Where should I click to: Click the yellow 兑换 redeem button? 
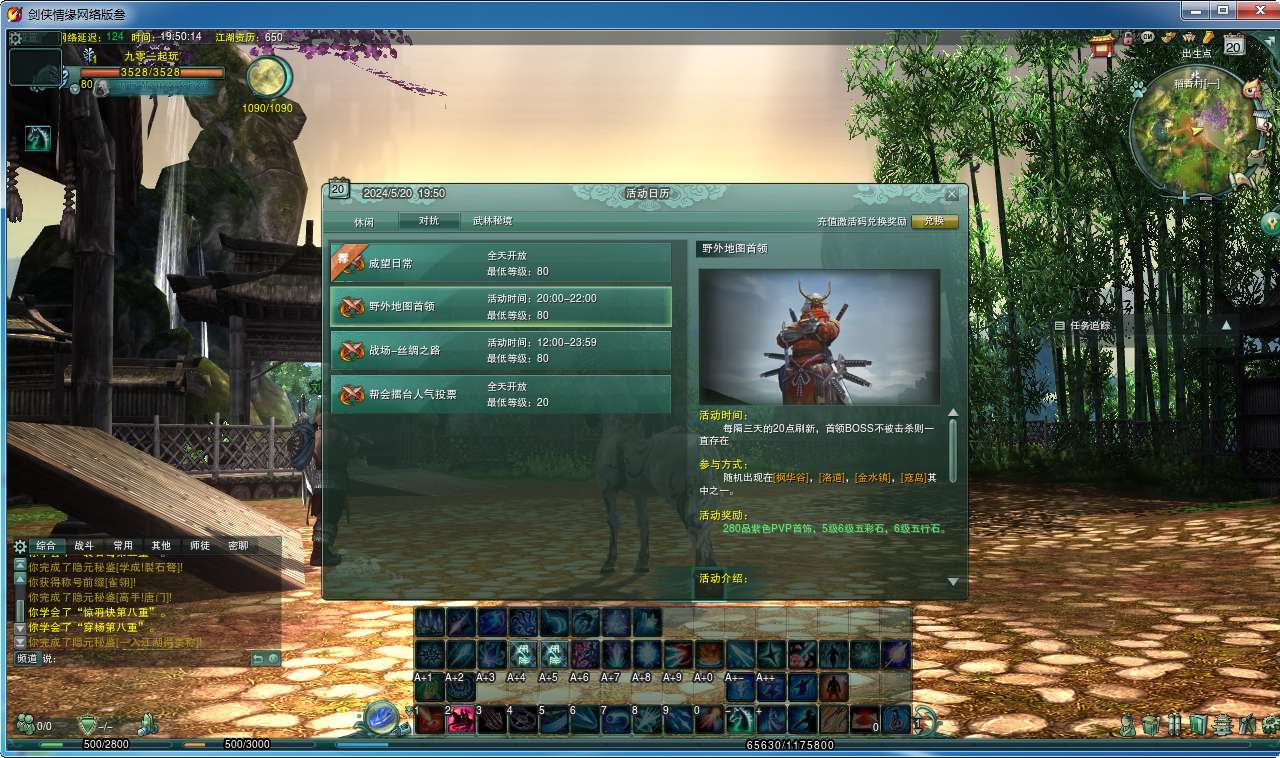click(934, 221)
